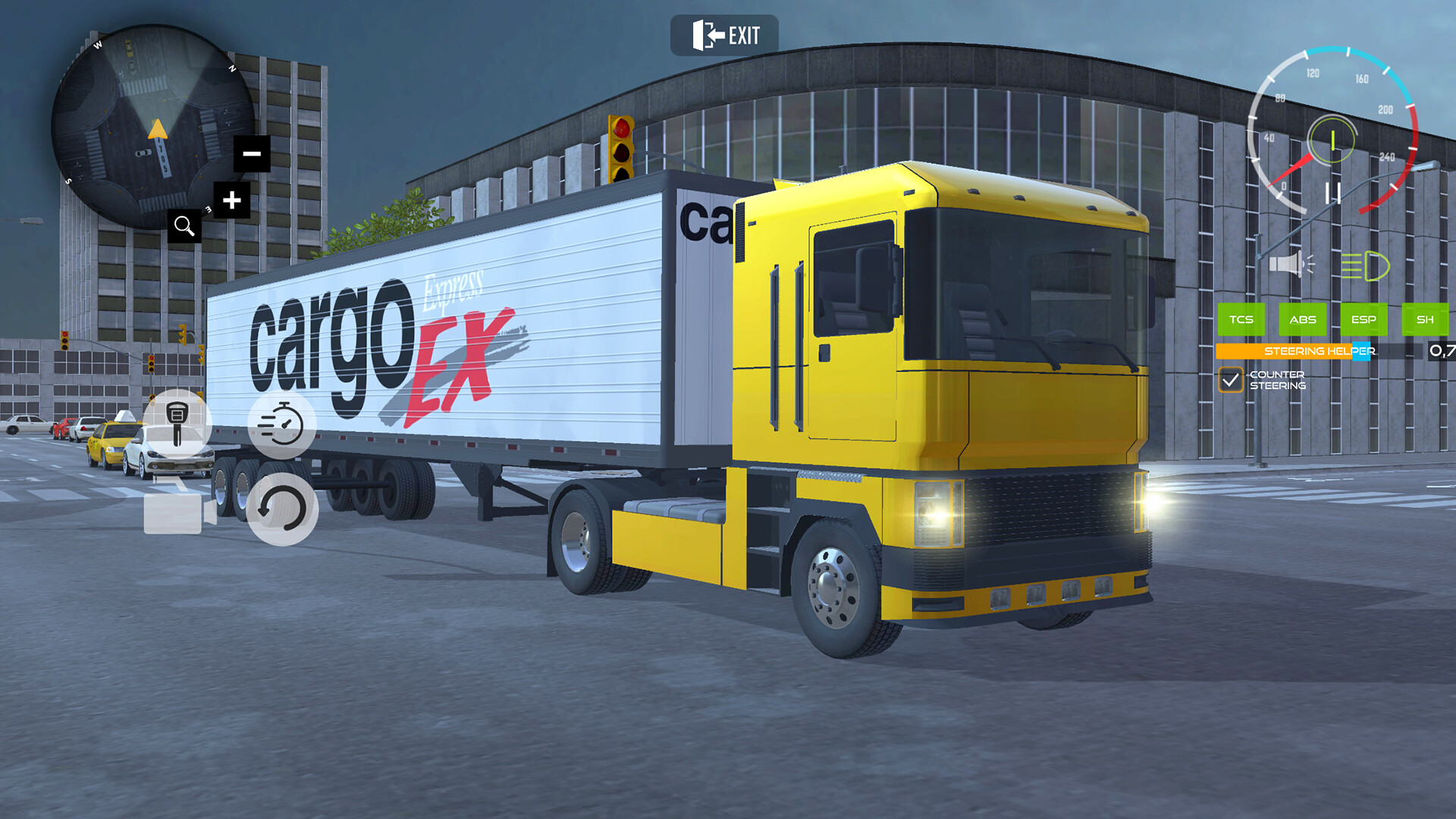Zoom out the minimap with minus button

(x=252, y=153)
